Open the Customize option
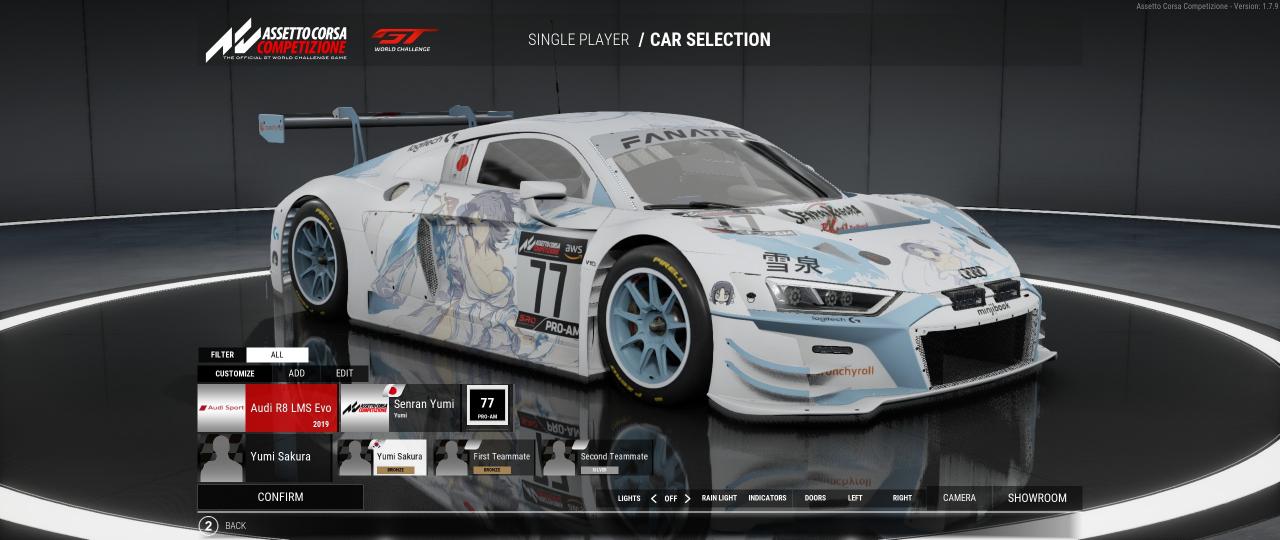This screenshot has width=1280, height=540. [x=235, y=373]
